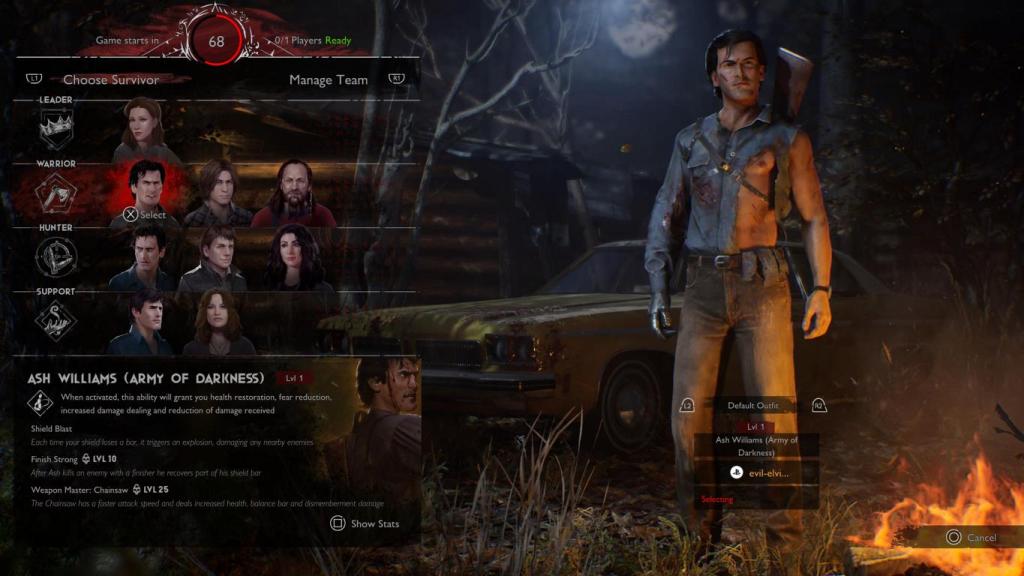Cancel the survivor selection
1024x576 pixels.
(970, 537)
